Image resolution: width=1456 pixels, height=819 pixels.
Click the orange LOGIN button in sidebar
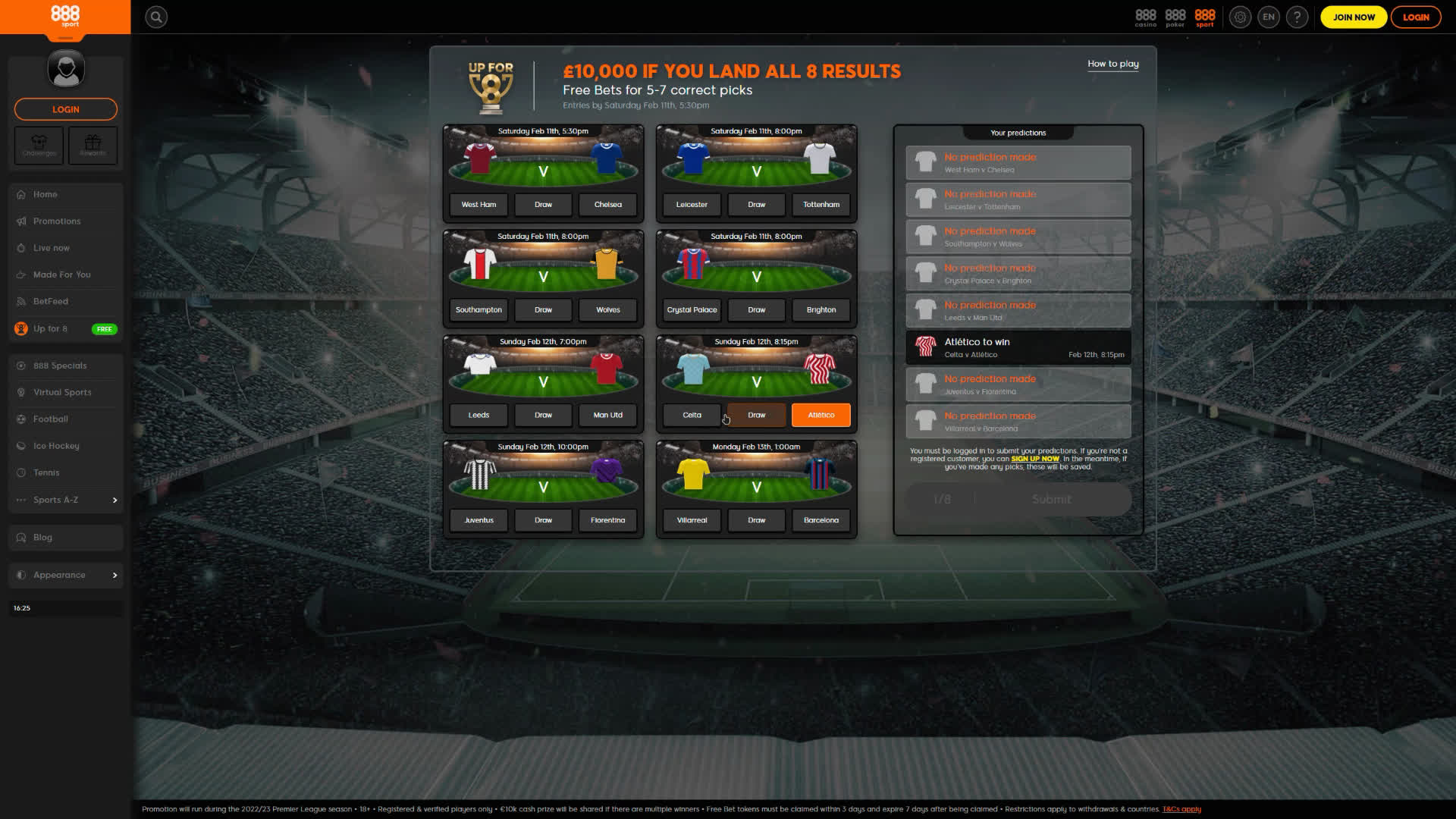(66, 109)
